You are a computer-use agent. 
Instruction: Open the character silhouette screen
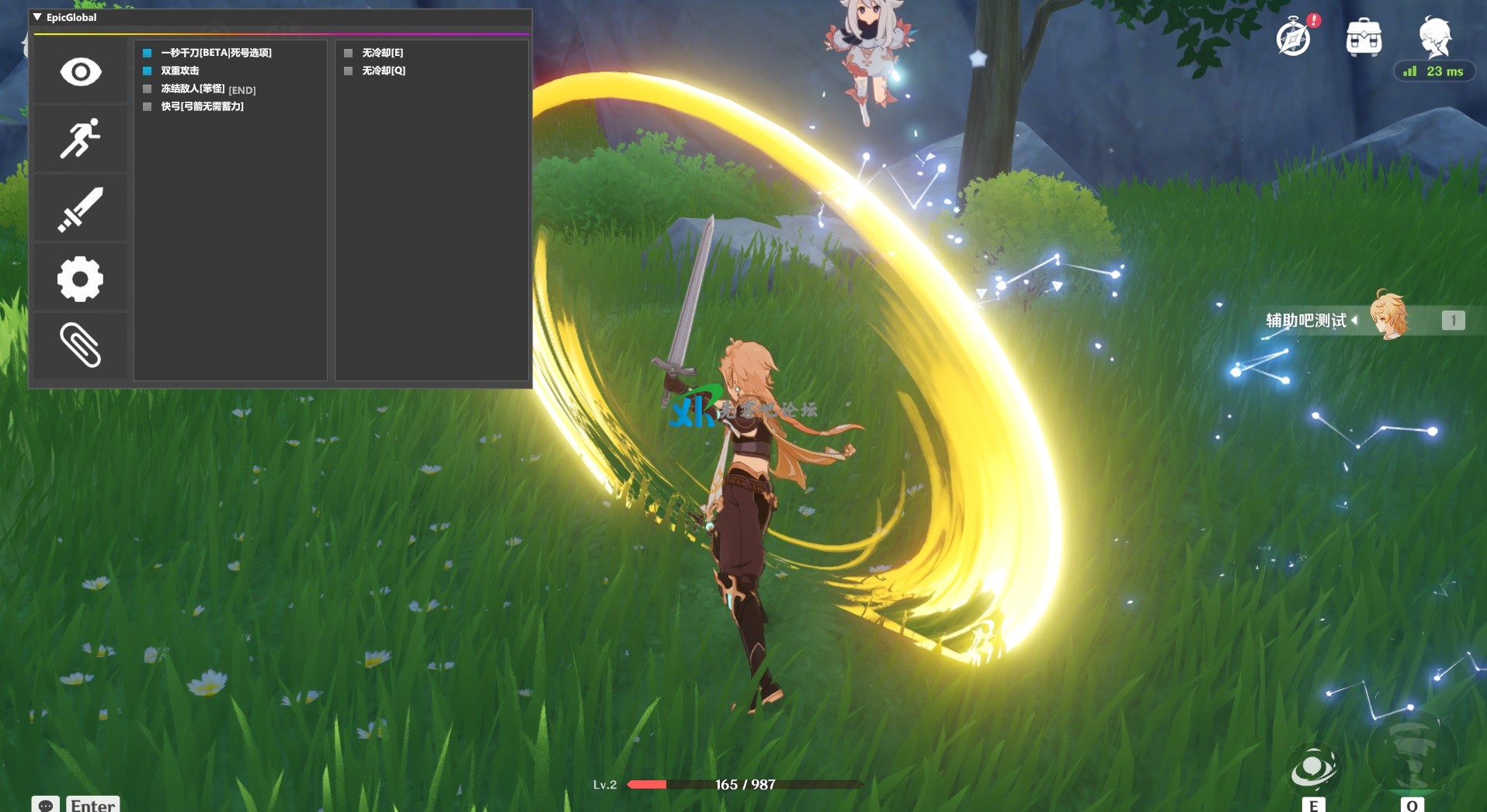pyautogui.click(x=1434, y=36)
